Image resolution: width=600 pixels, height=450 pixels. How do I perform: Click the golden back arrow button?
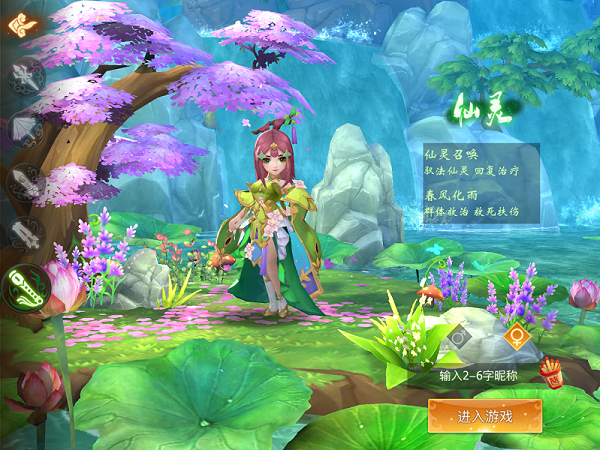point(20,22)
